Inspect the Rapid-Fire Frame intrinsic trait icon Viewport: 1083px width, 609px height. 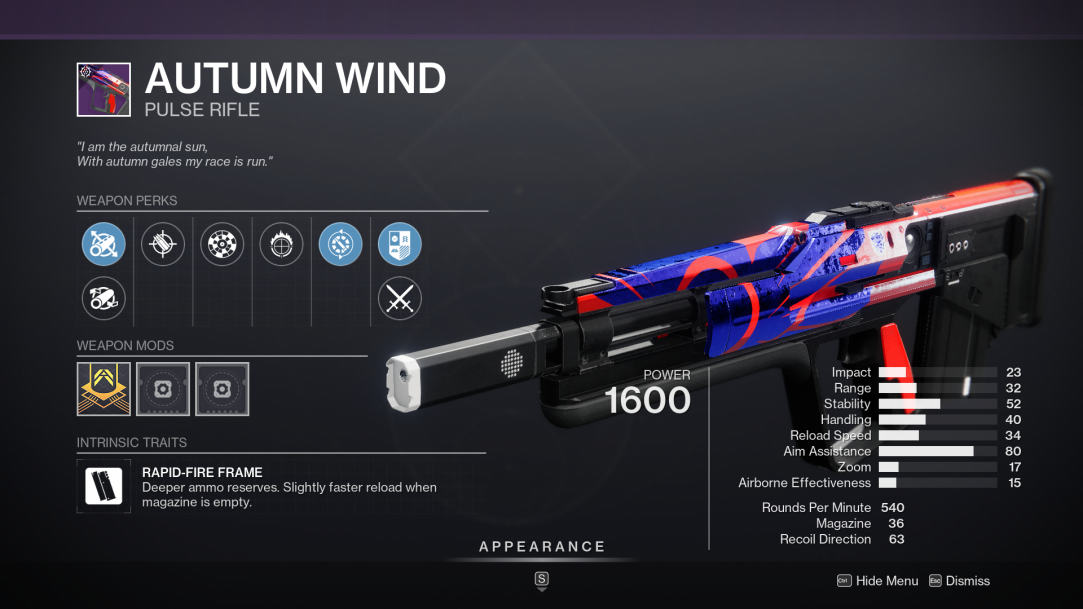pyautogui.click(x=104, y=486)
